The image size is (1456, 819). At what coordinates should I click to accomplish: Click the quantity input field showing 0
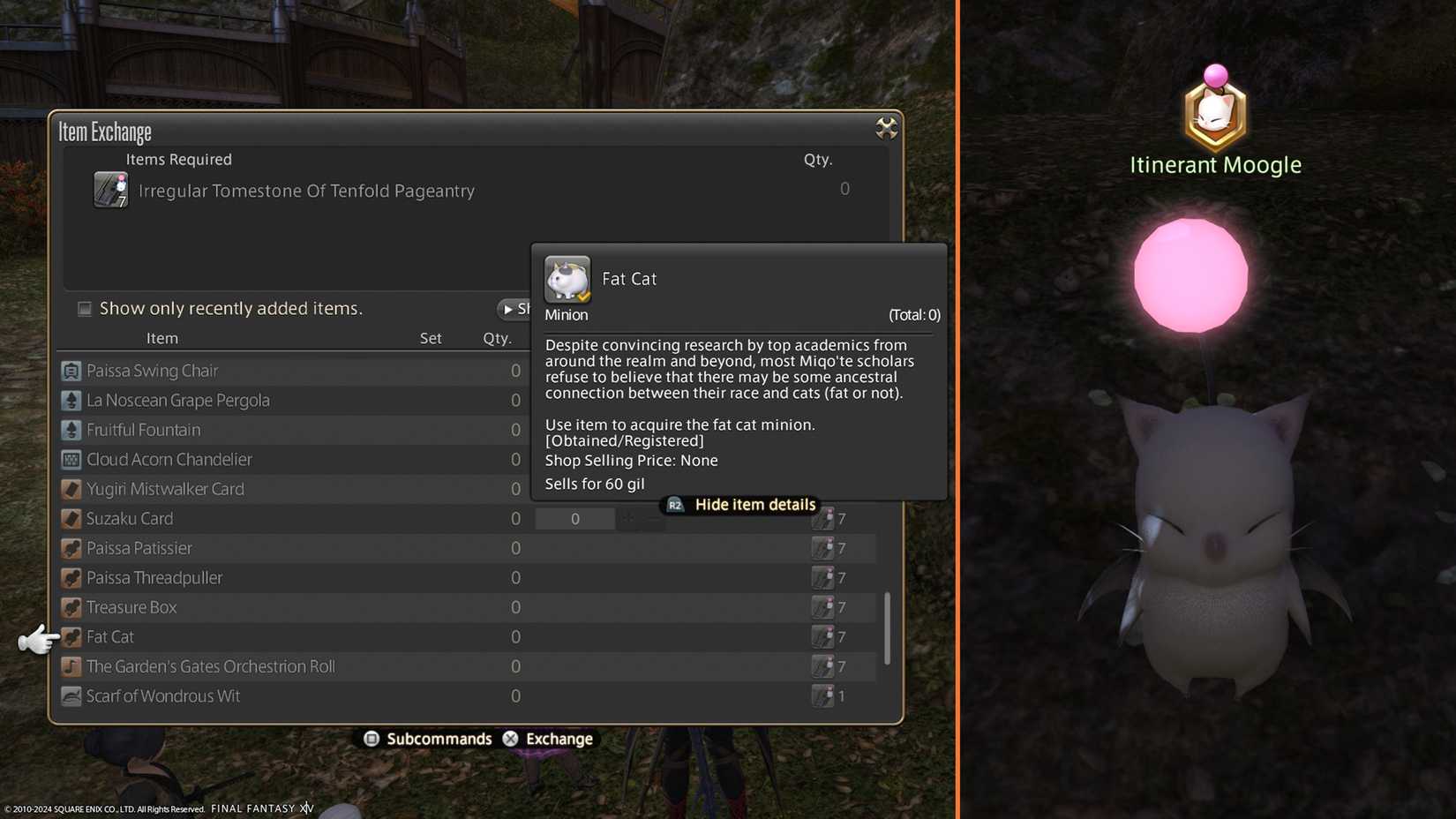574,519
